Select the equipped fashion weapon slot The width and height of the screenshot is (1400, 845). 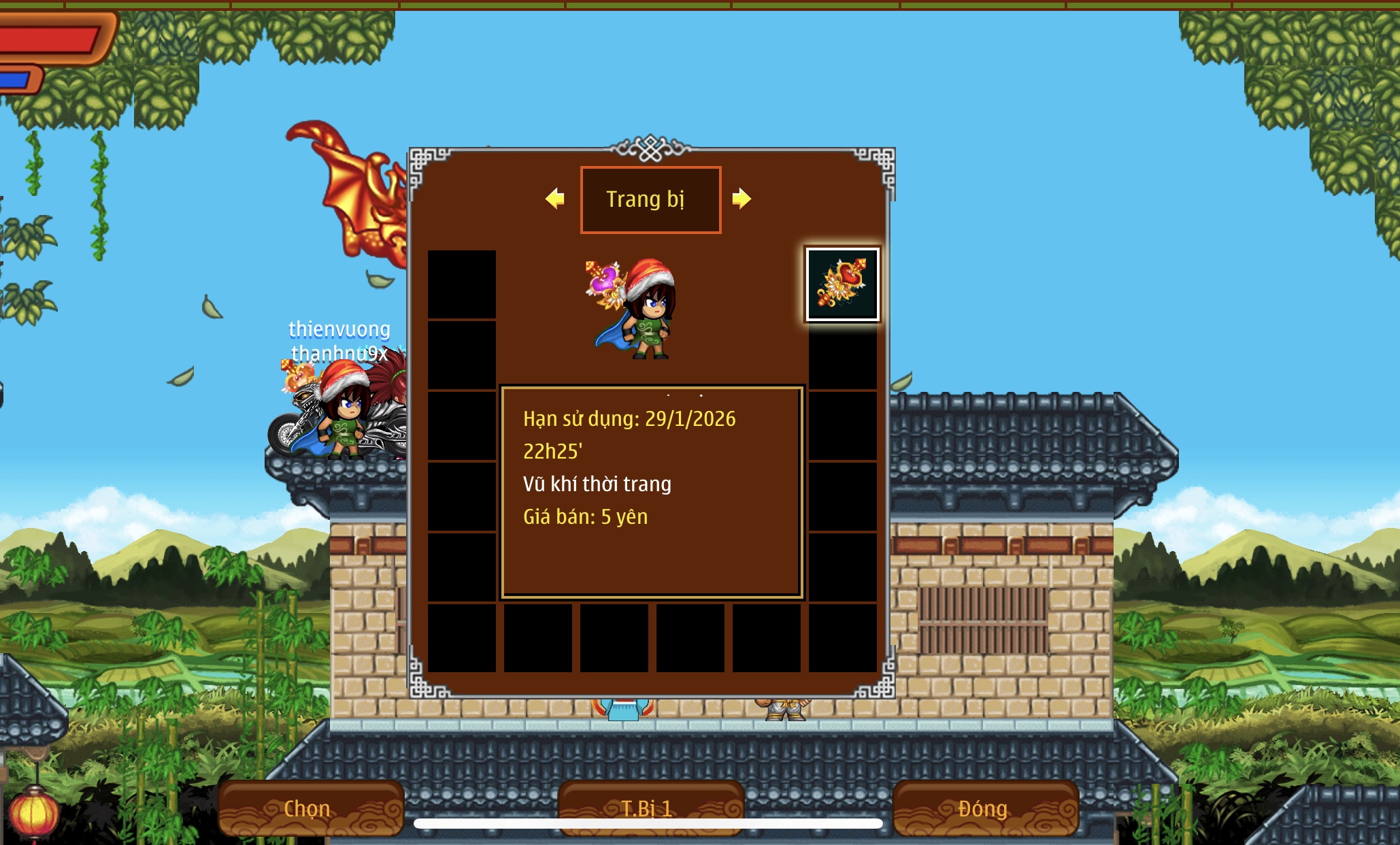(842, 284)
